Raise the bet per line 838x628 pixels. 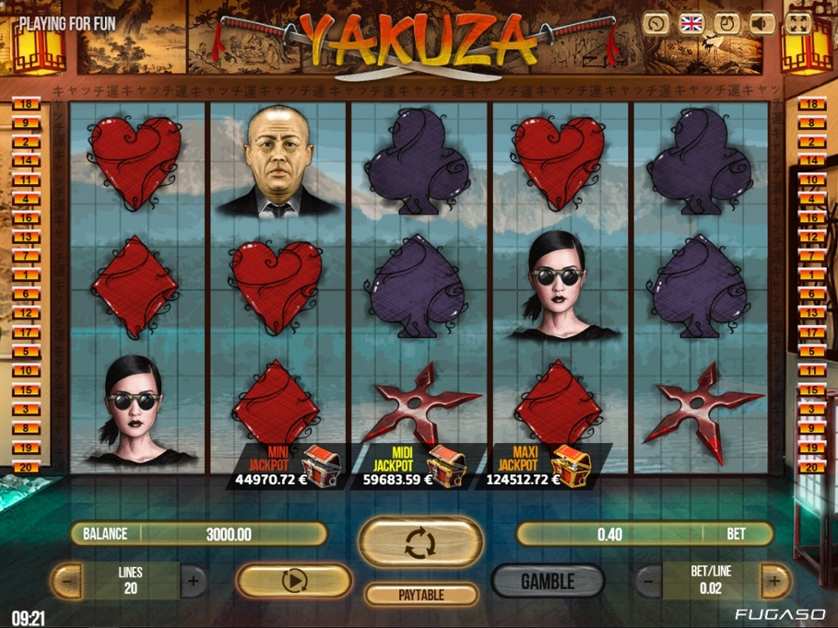pyautogui.click(x=774, y=580)
